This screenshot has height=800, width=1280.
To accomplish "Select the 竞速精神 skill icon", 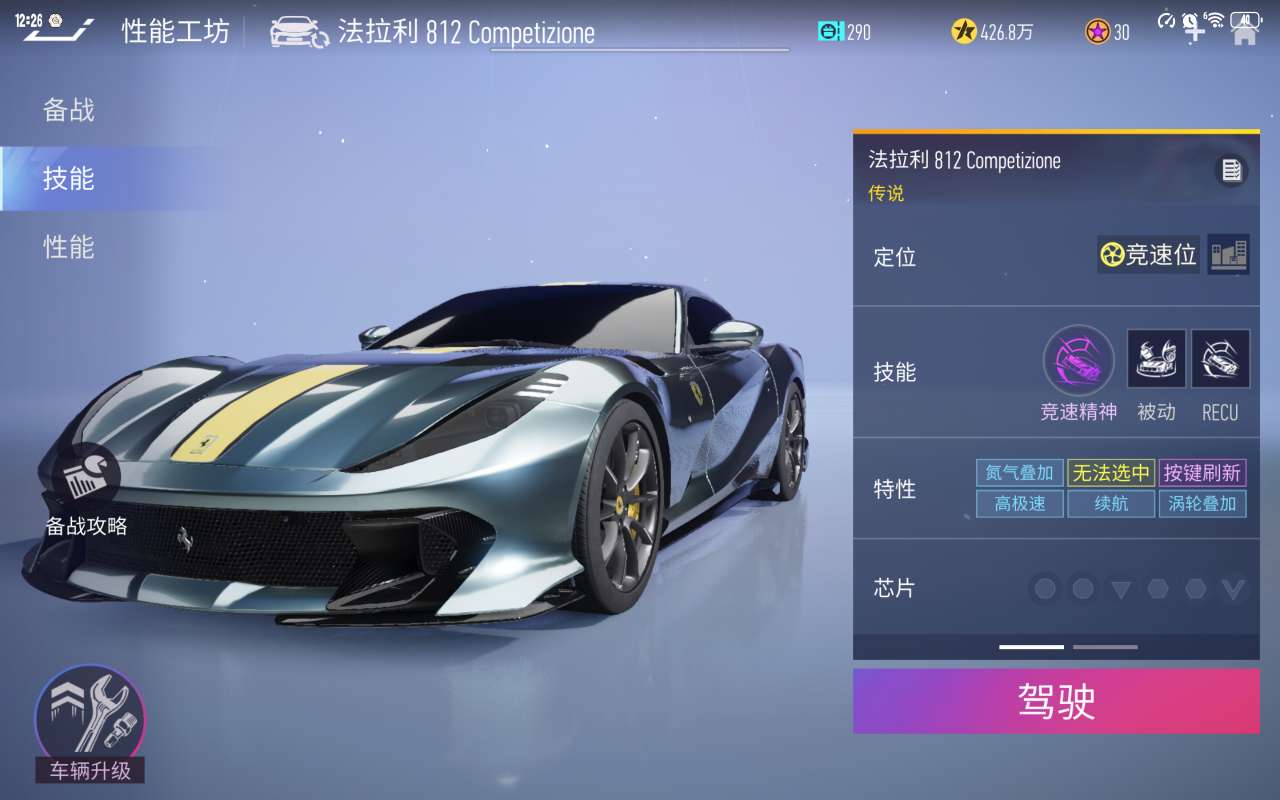I will coord(1078,360).
